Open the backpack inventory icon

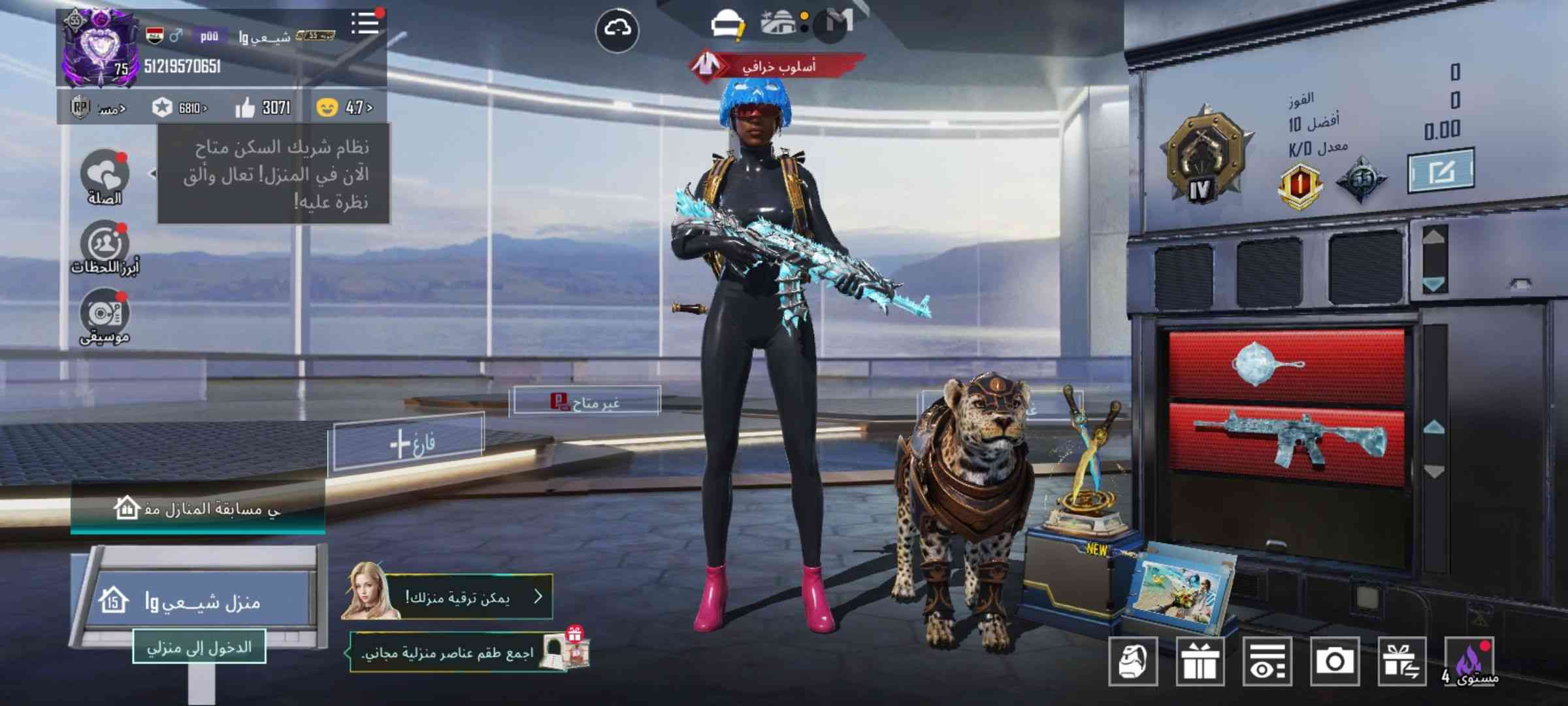coord(1133,662)
